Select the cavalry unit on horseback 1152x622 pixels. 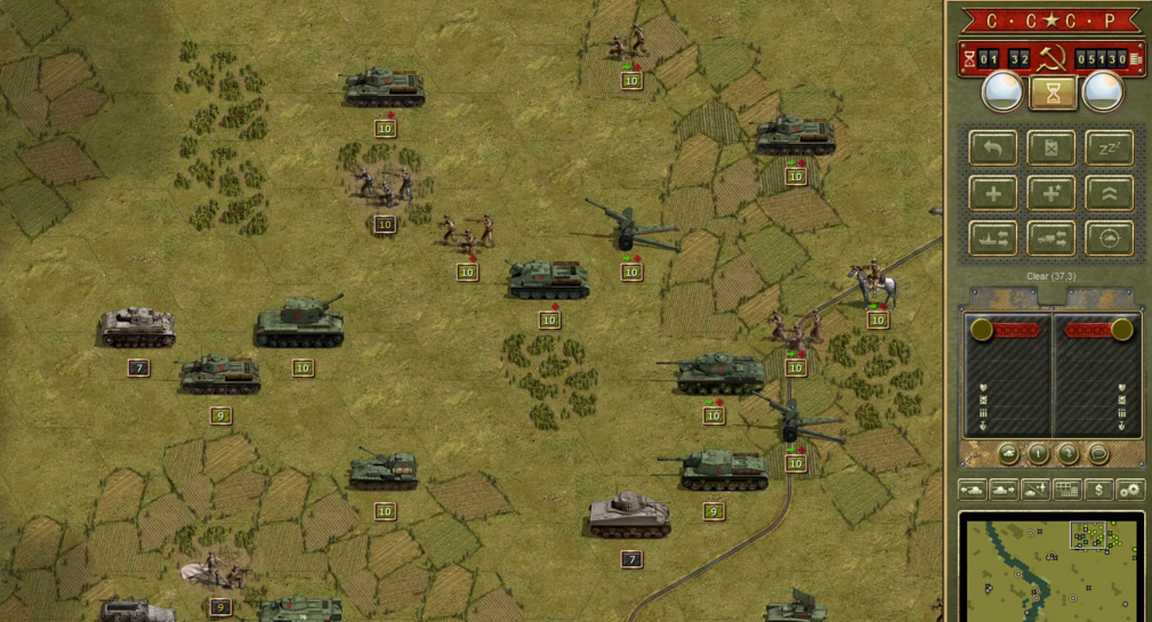click(873, 285)
